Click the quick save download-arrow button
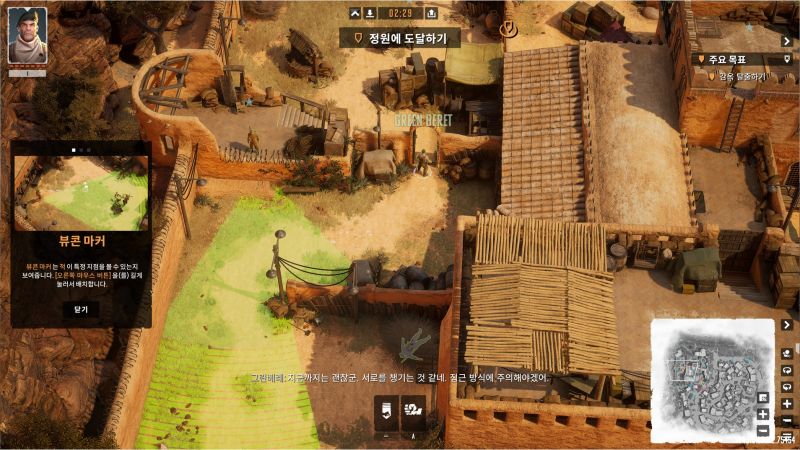 pos(371,13)
